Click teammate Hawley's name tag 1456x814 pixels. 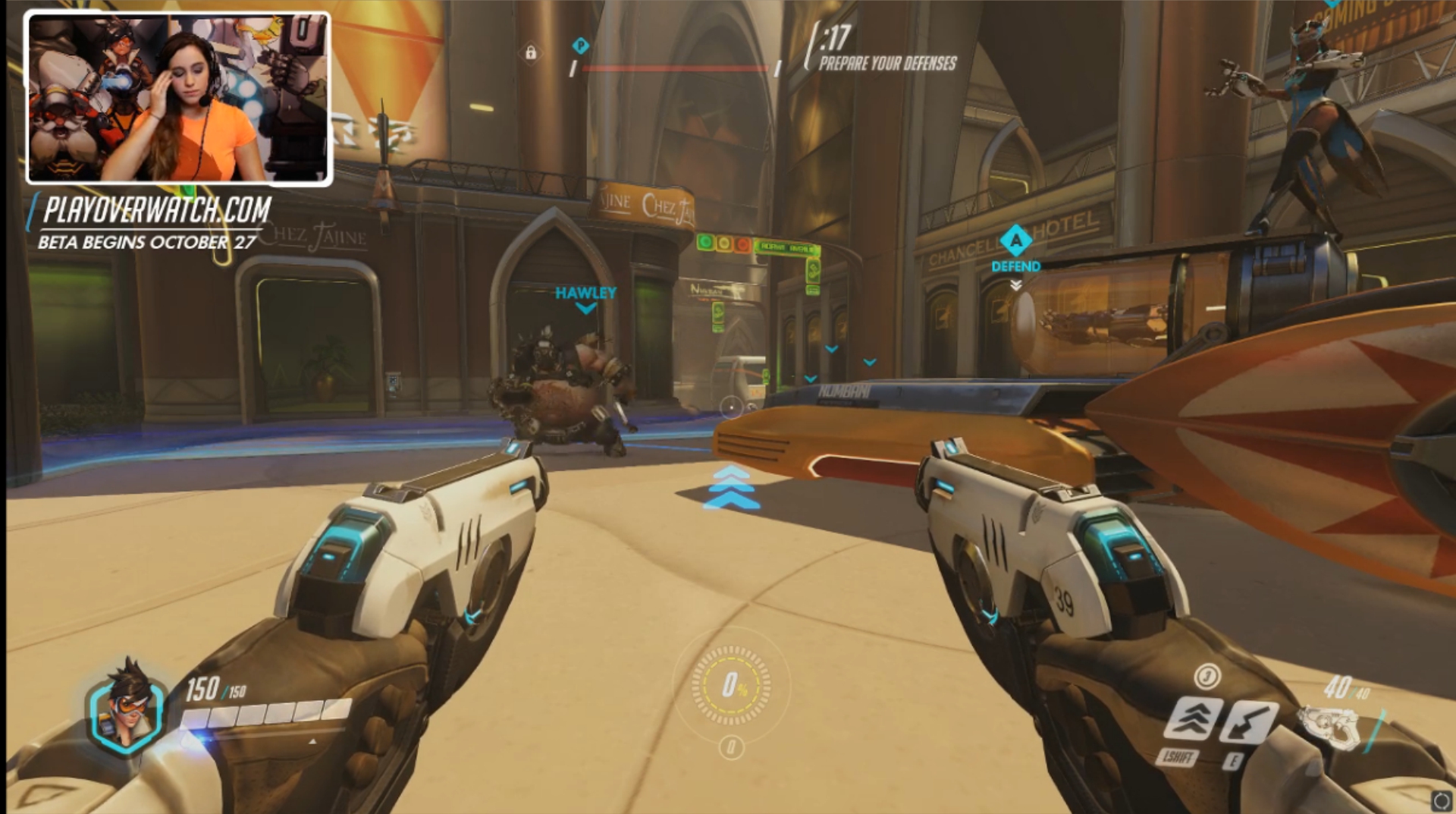(585, 293)
